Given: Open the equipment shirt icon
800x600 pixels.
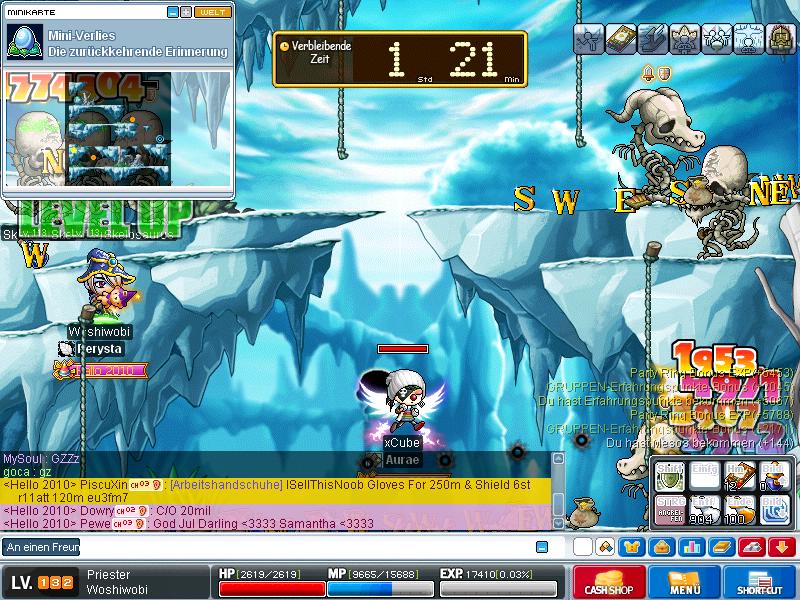Looking at the screenshot, I should pos(633,547).
